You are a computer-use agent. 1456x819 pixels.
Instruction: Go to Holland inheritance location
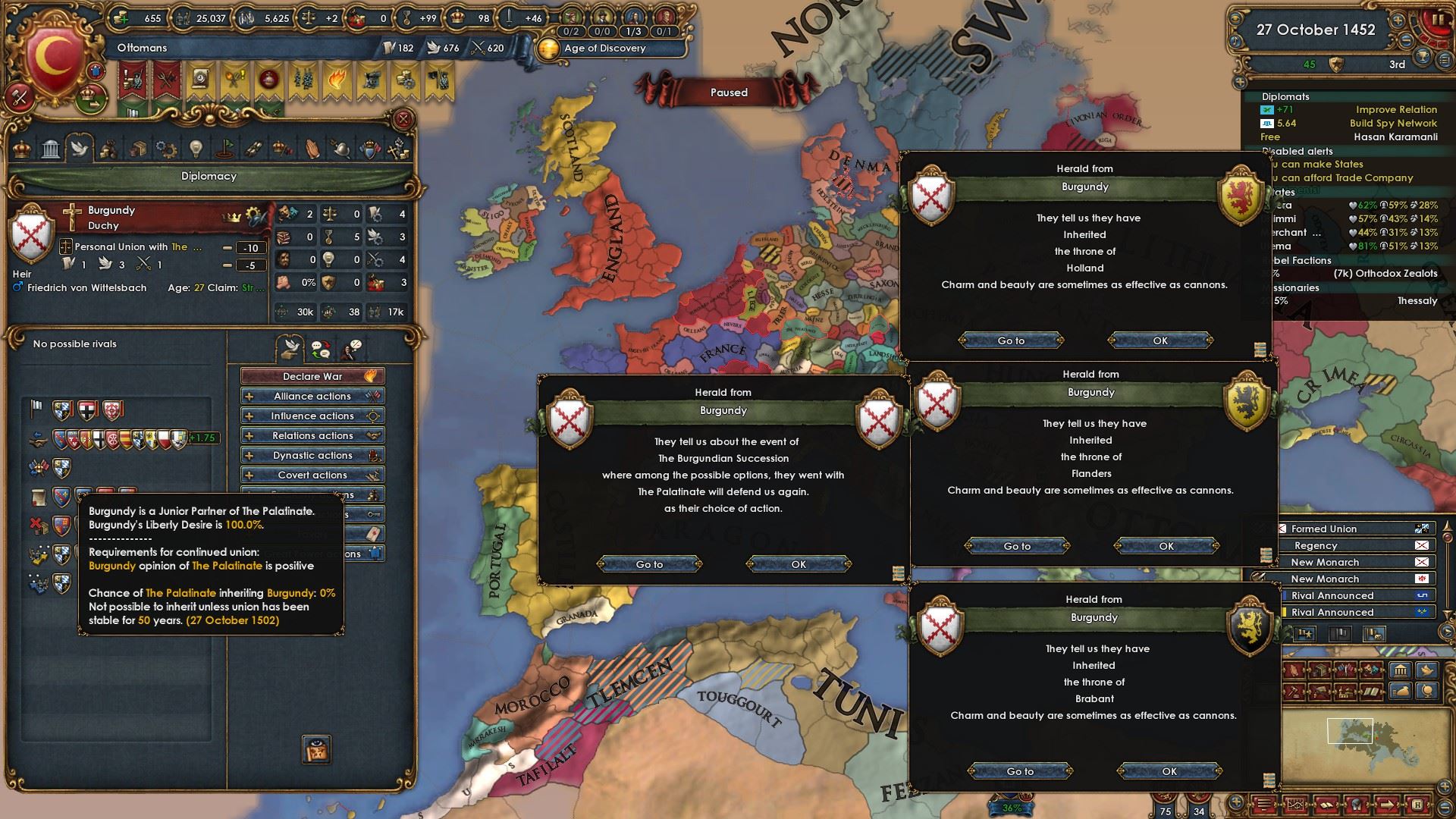1011,340
